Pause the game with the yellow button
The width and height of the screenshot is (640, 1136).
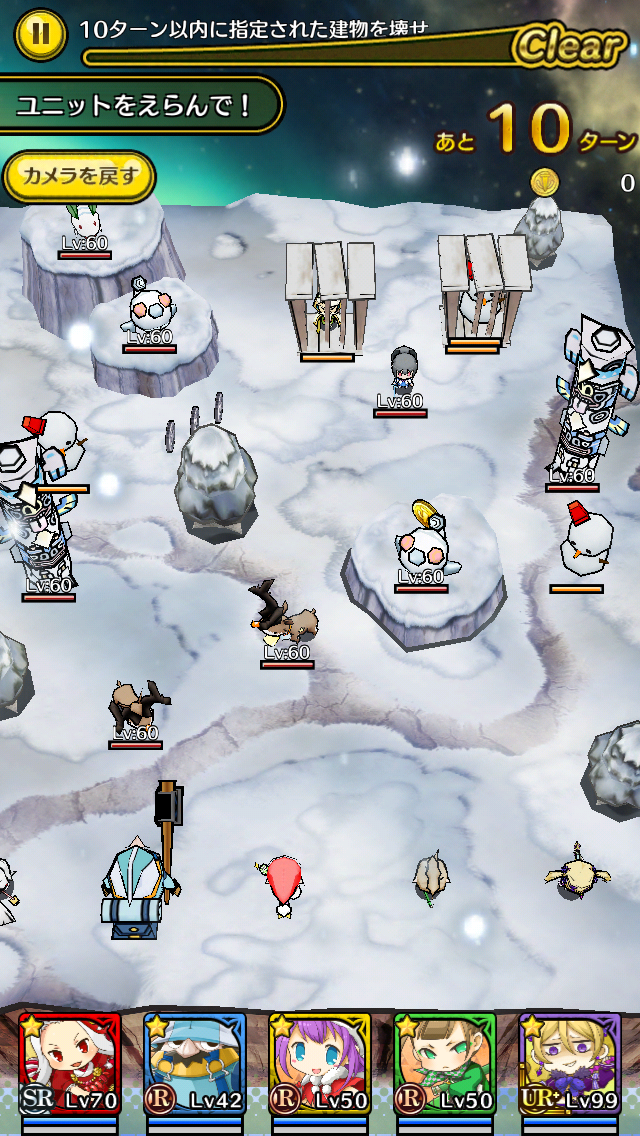pos(39,33)
